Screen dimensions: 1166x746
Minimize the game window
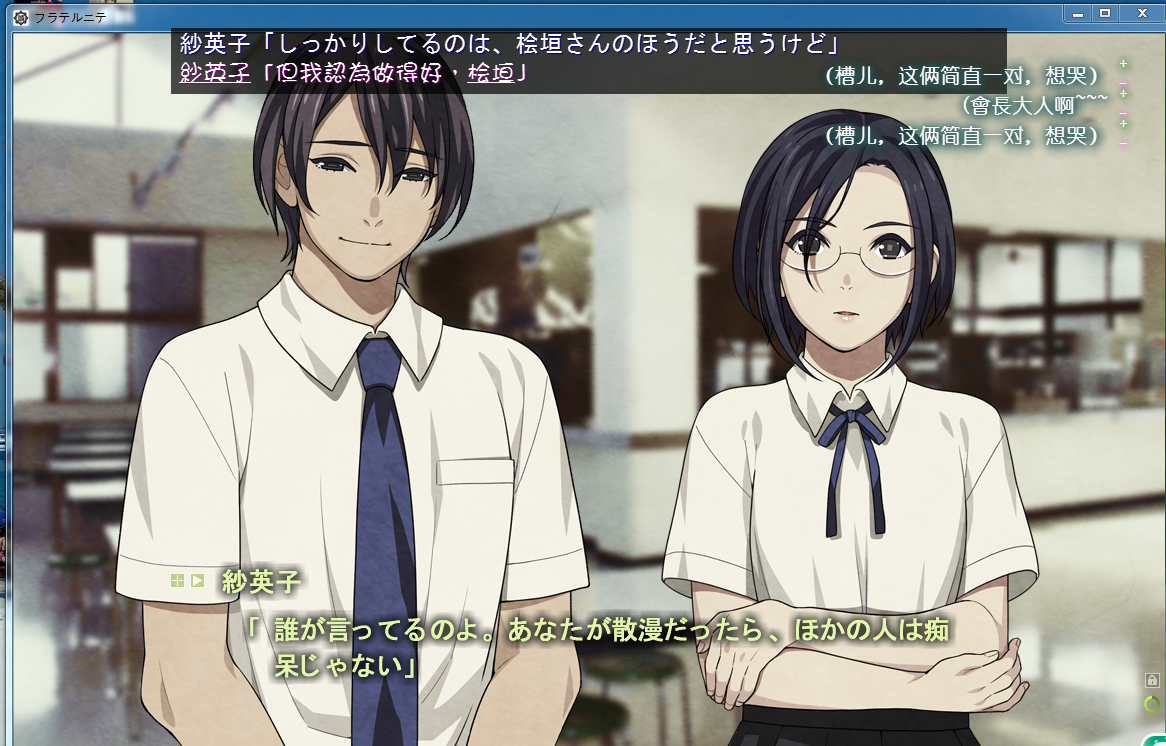pyautogui.click(x=1078, y=13)
